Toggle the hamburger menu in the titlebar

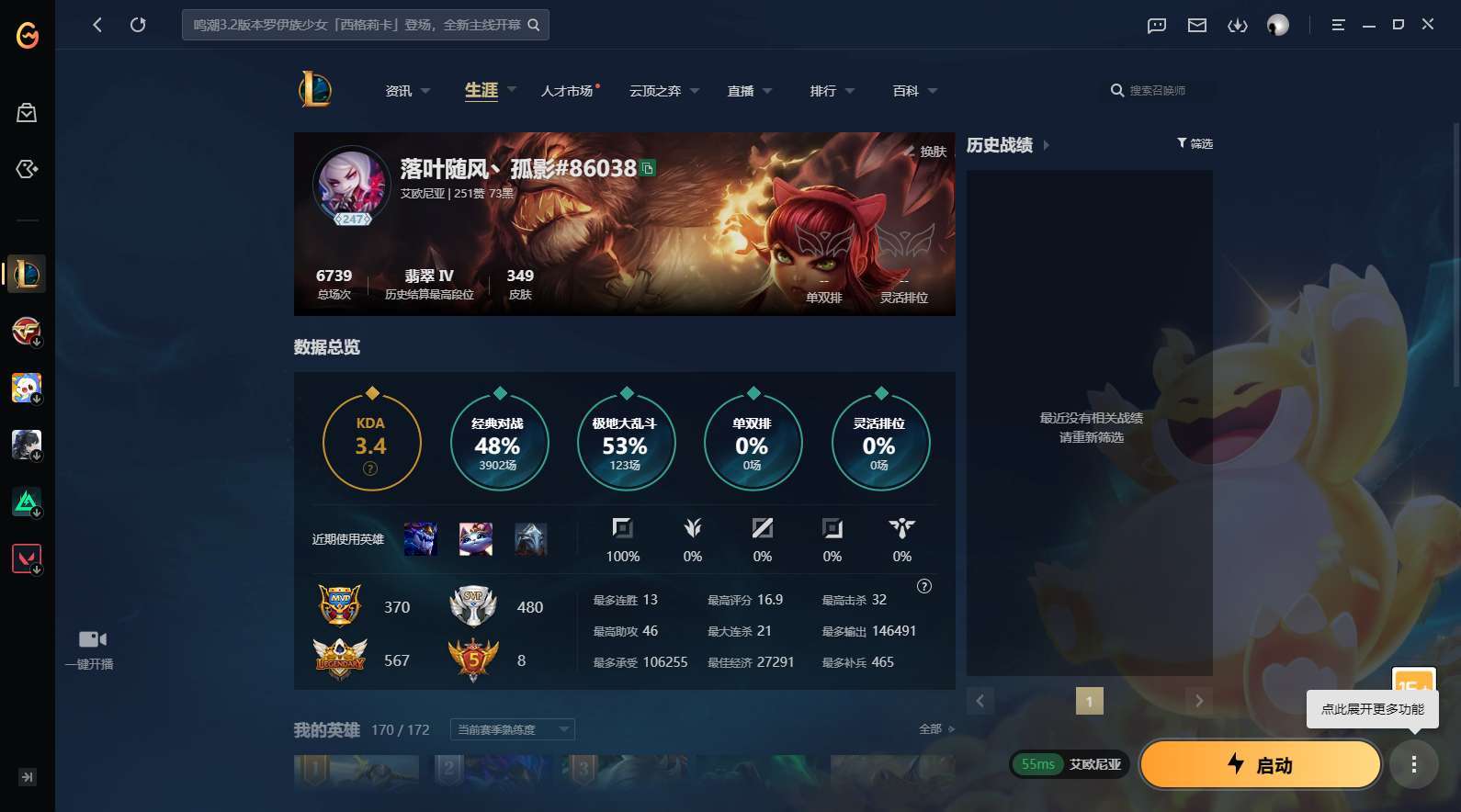coord(1336,25)
